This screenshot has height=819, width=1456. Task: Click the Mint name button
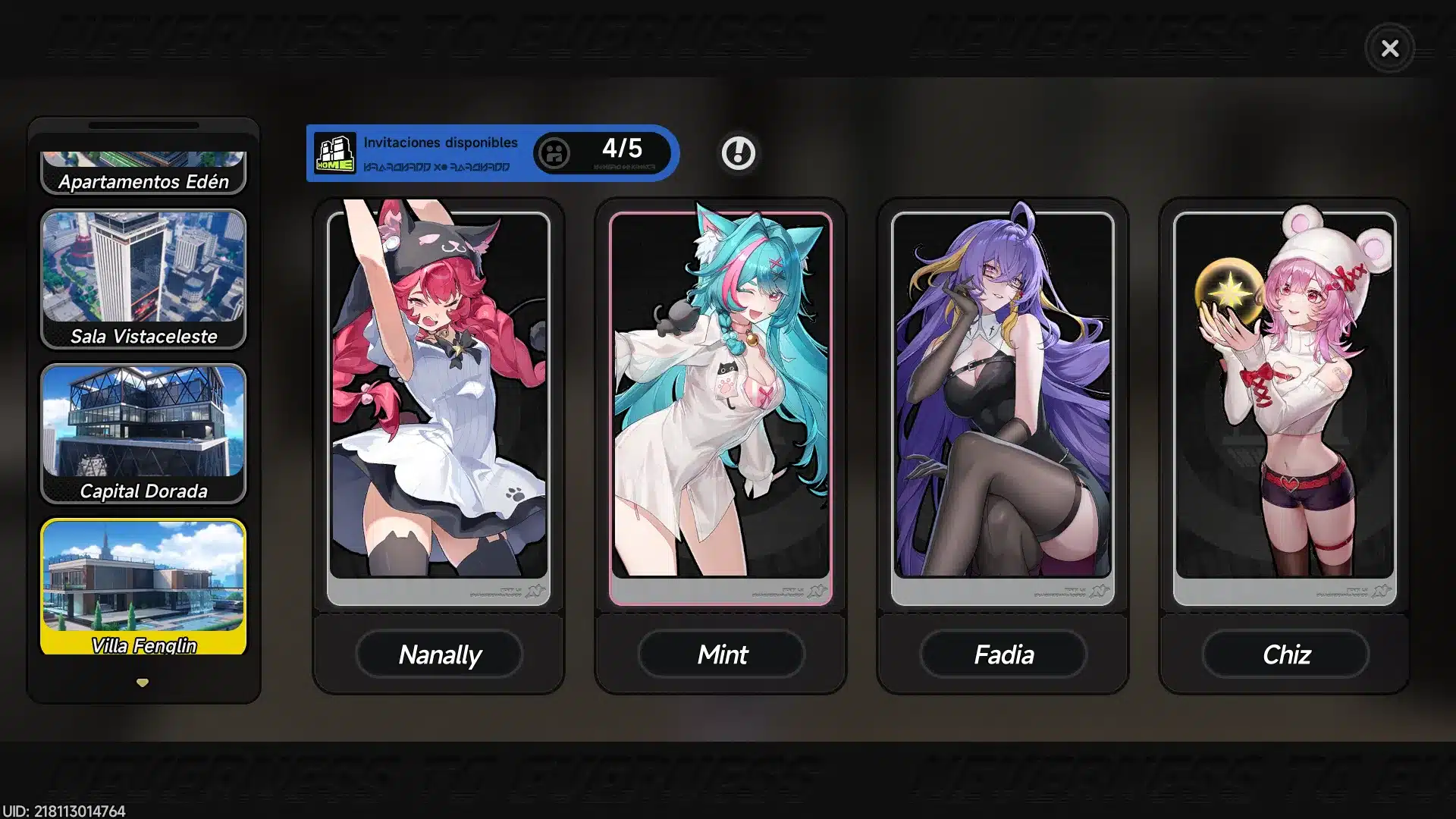tap(721, 654)
